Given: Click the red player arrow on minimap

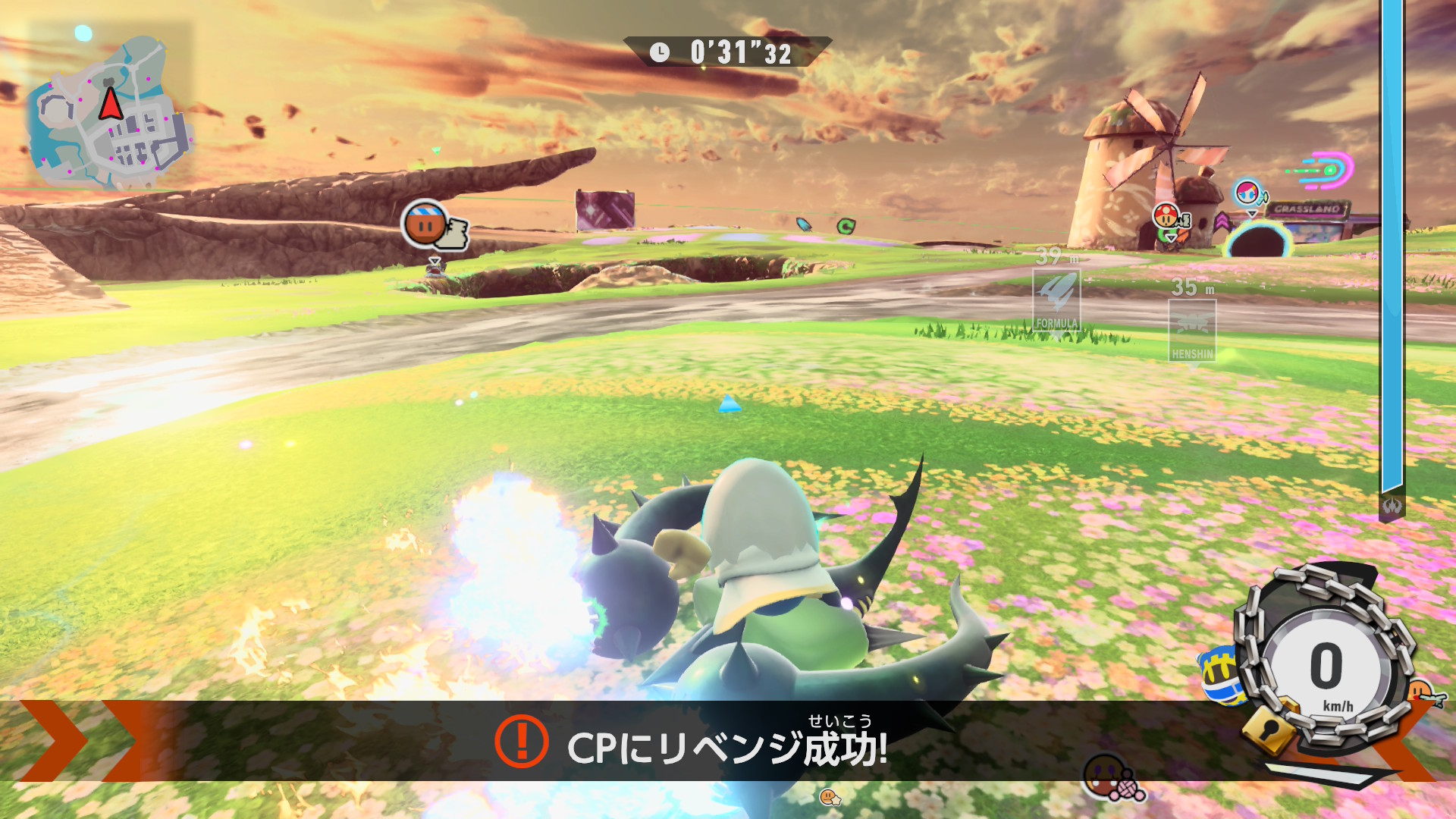Looking at the screenshot, I should 111,105.
